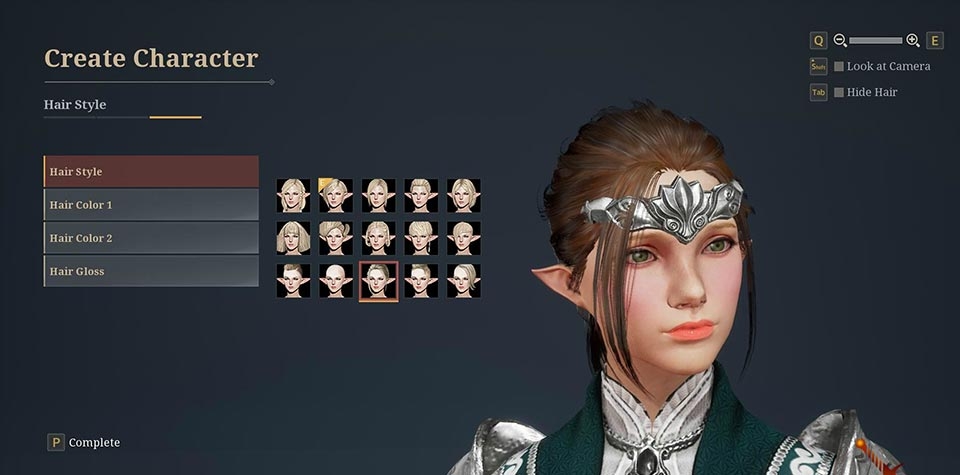Choose the hairstyle thumbnail with the gold corner tag

click(336, 195)
